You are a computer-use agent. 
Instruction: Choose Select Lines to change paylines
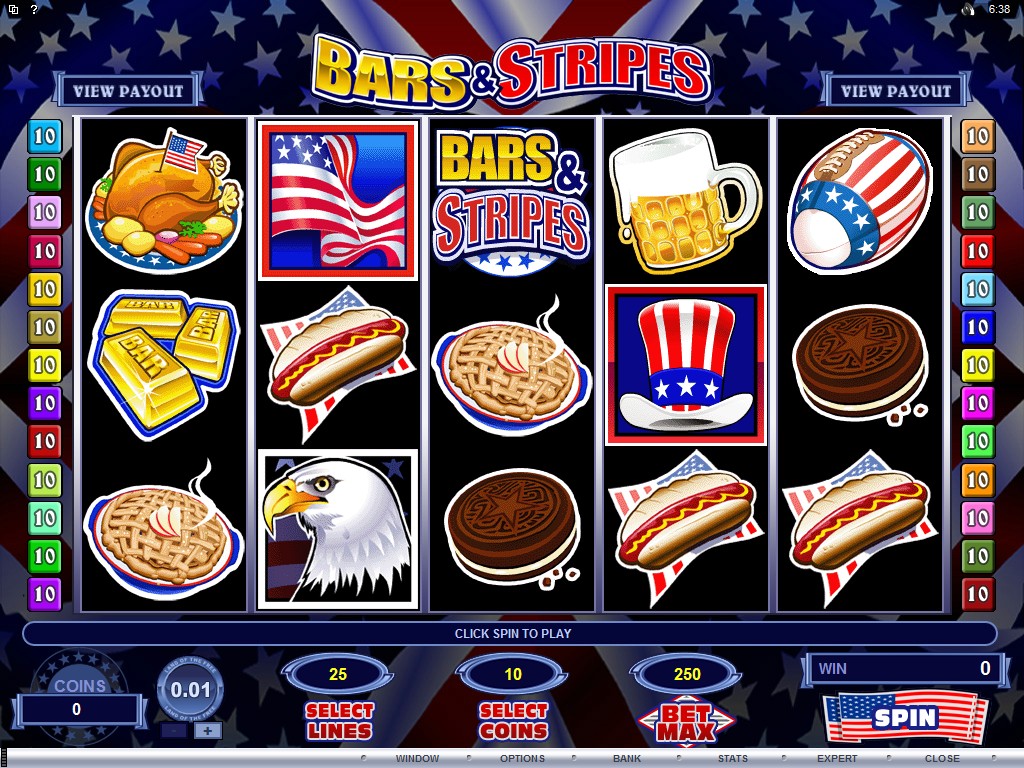point(339,720)
